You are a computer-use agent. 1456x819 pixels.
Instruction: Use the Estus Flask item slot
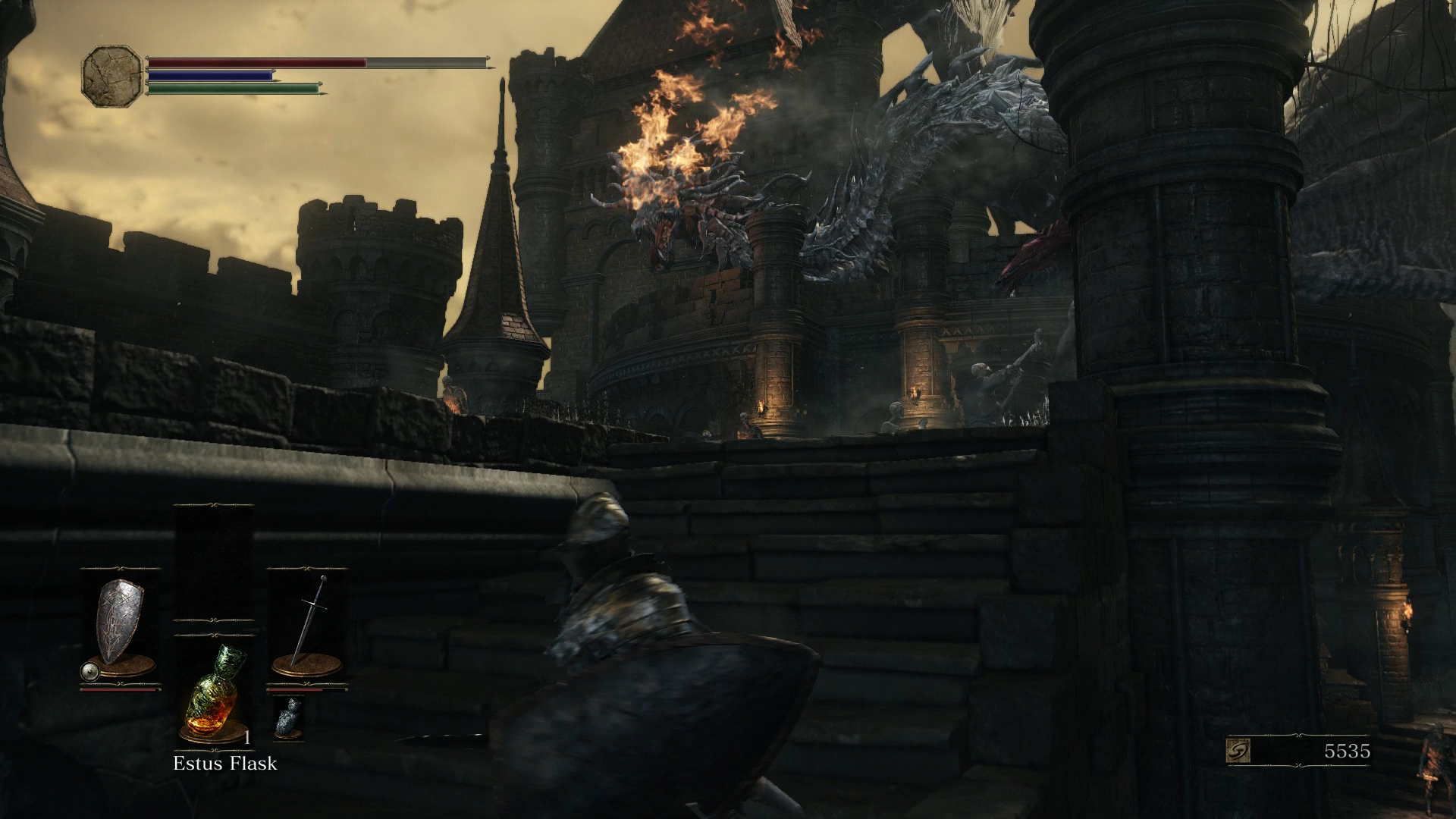[x=214, y=692]
